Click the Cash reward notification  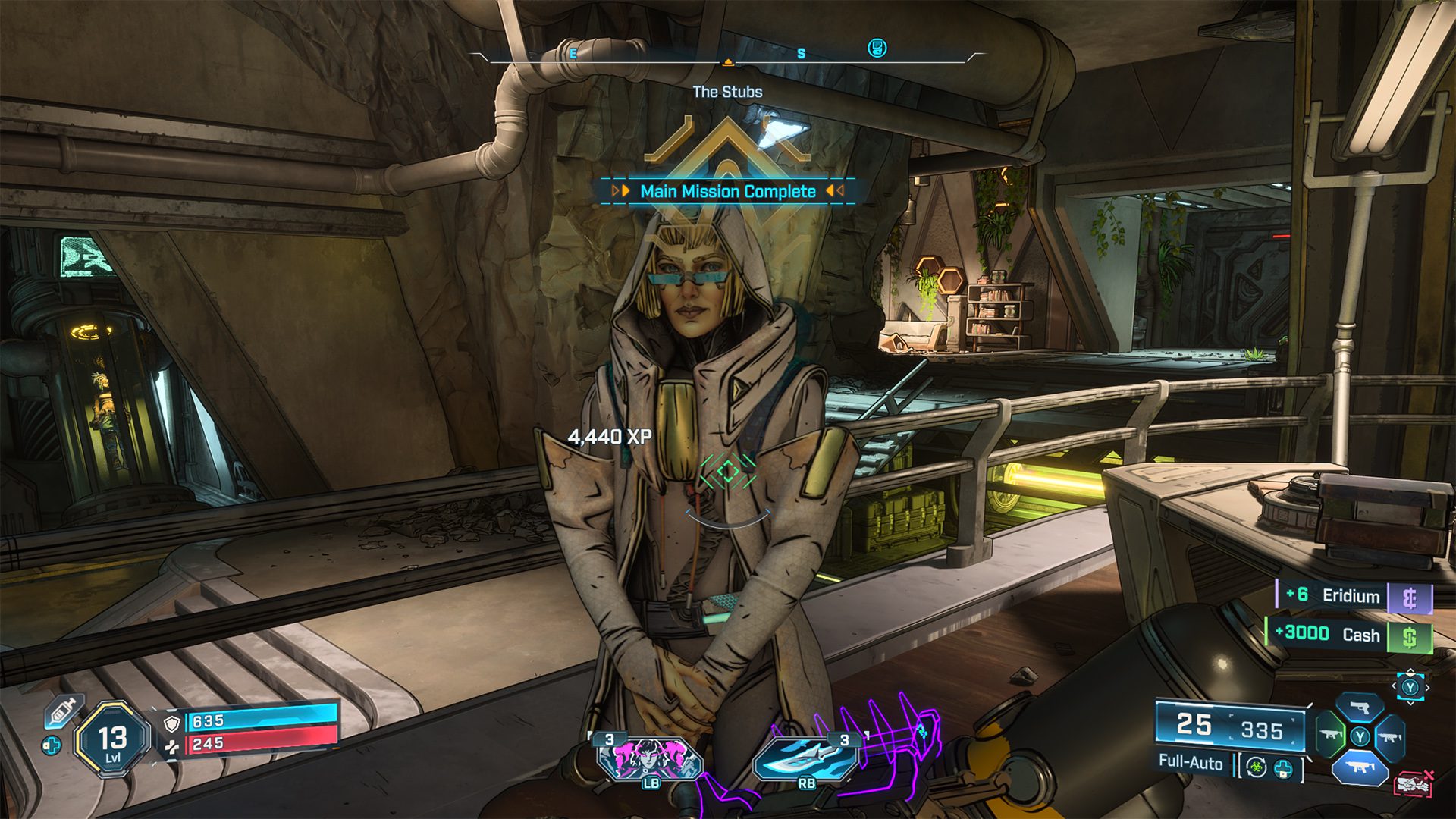click(1350, 635)
